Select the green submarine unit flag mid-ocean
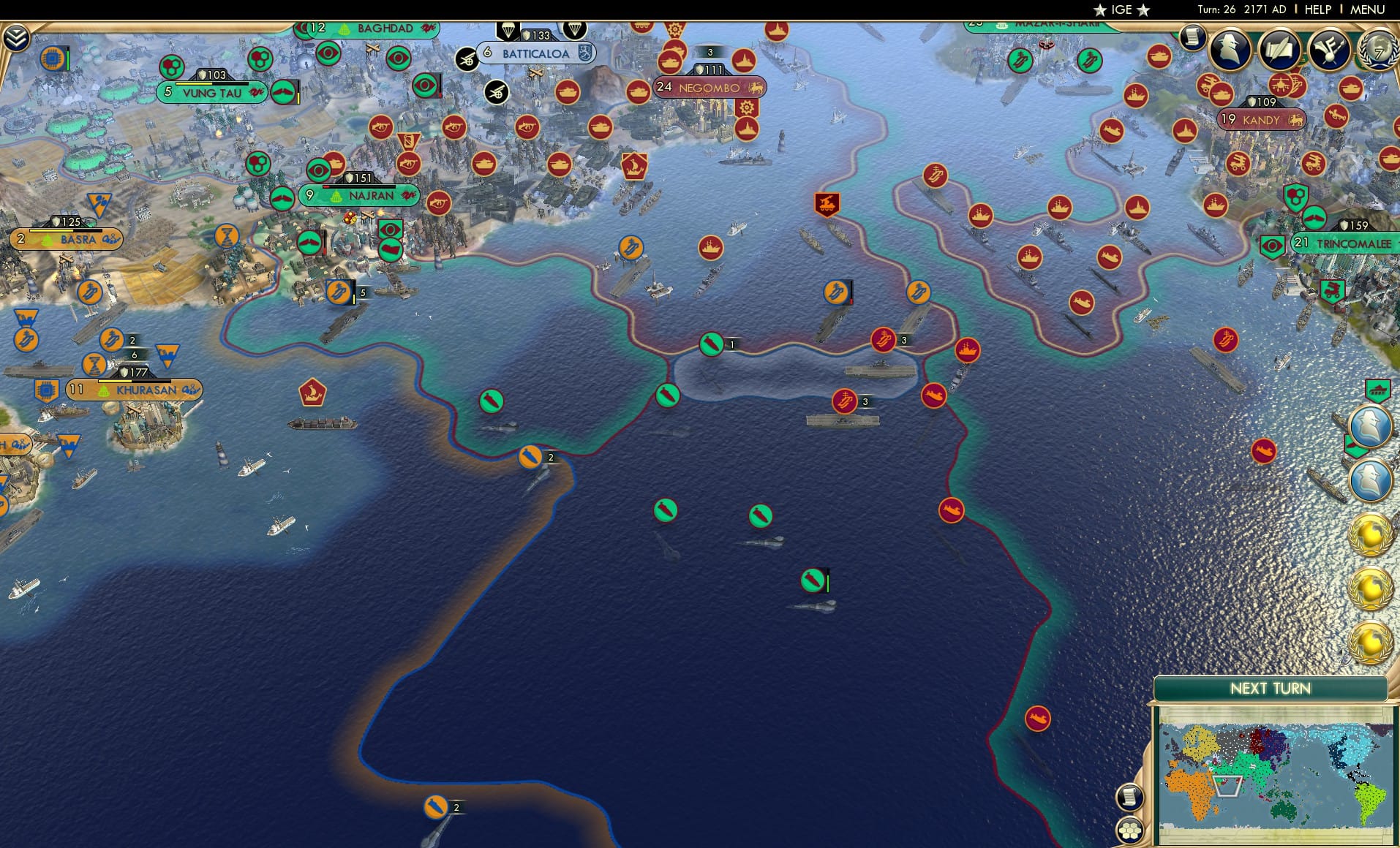 (810, 578)
